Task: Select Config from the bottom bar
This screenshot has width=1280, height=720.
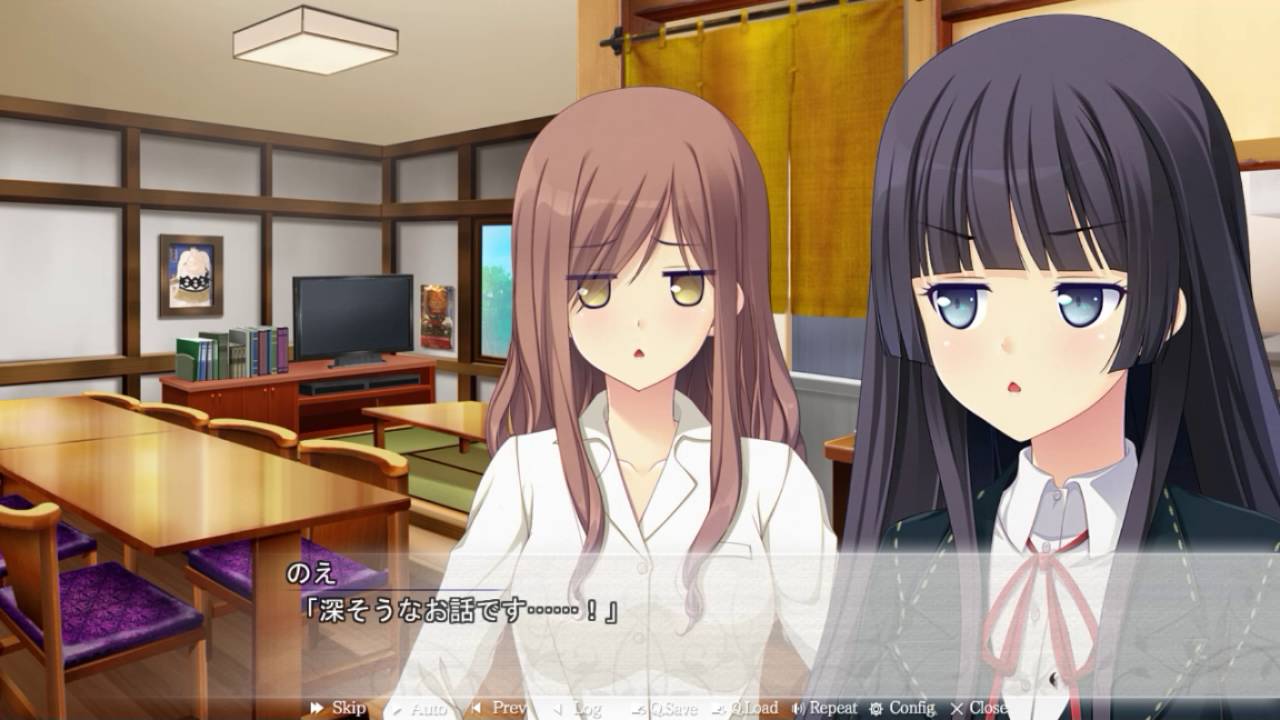Action: 900,708
